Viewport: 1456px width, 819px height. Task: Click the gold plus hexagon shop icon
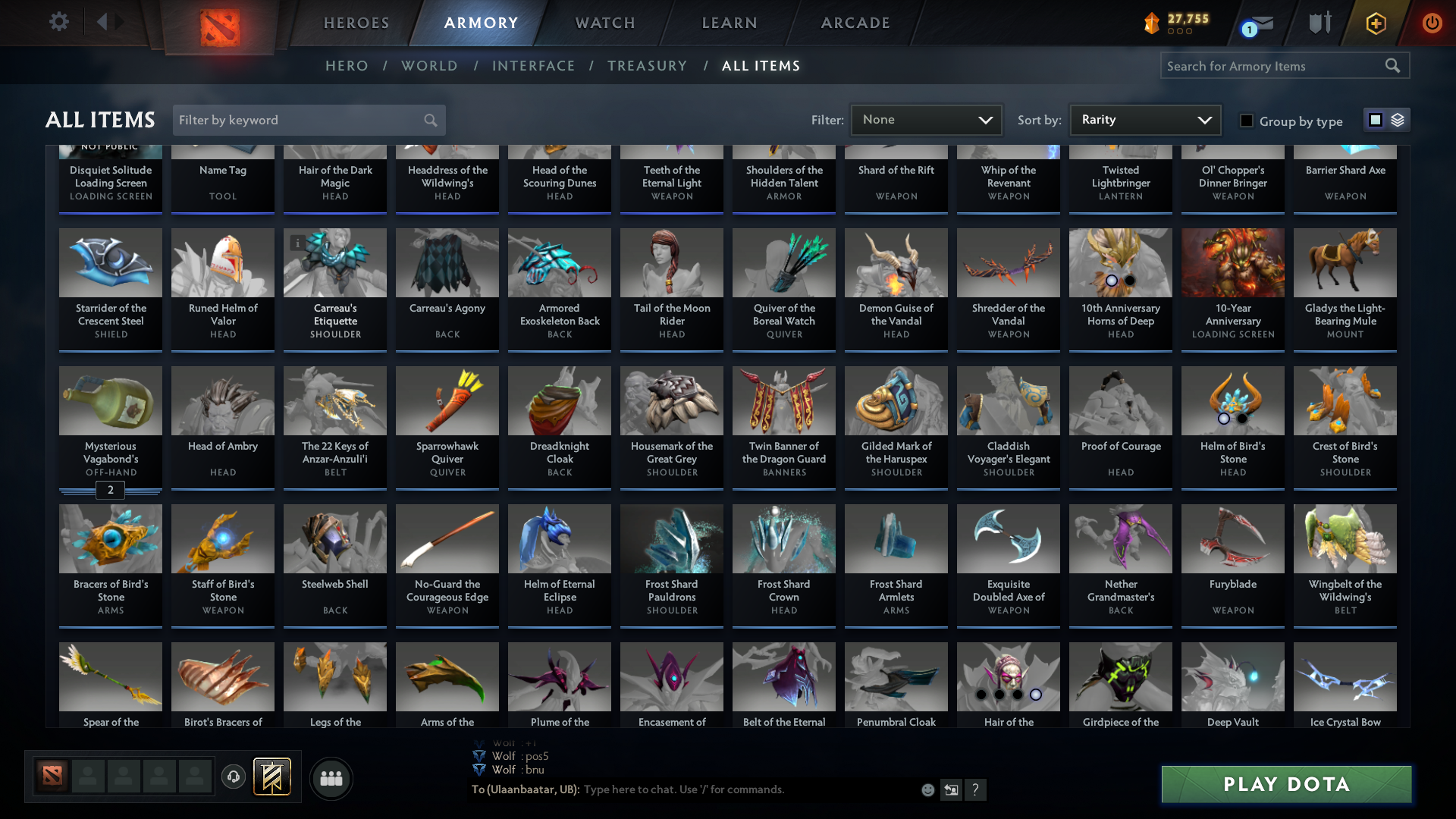(1375, 24)
